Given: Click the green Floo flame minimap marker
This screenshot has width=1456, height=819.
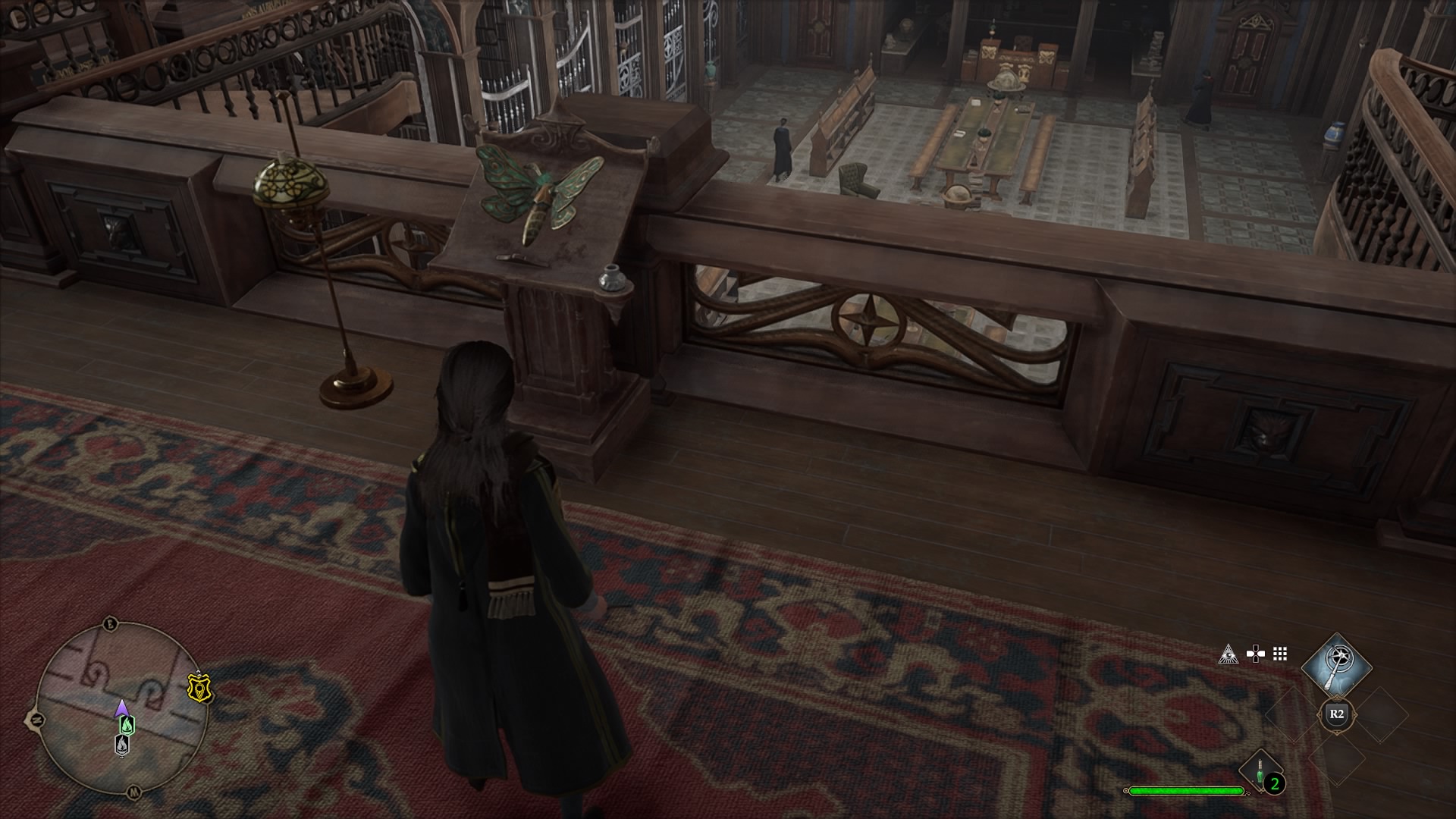Looking at the screenshot, I should (x=127, y=724).
